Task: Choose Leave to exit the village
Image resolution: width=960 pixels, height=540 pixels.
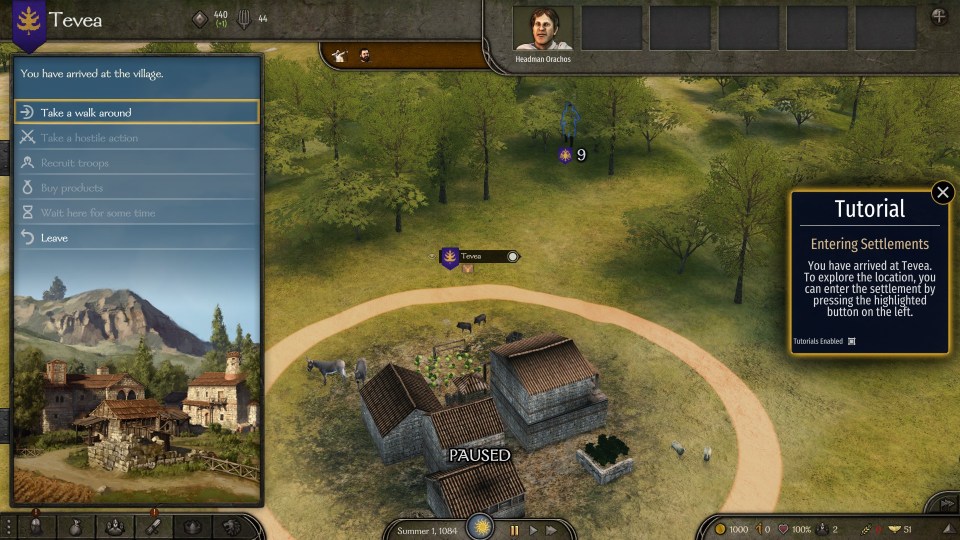Action: (x=136, y=238)
